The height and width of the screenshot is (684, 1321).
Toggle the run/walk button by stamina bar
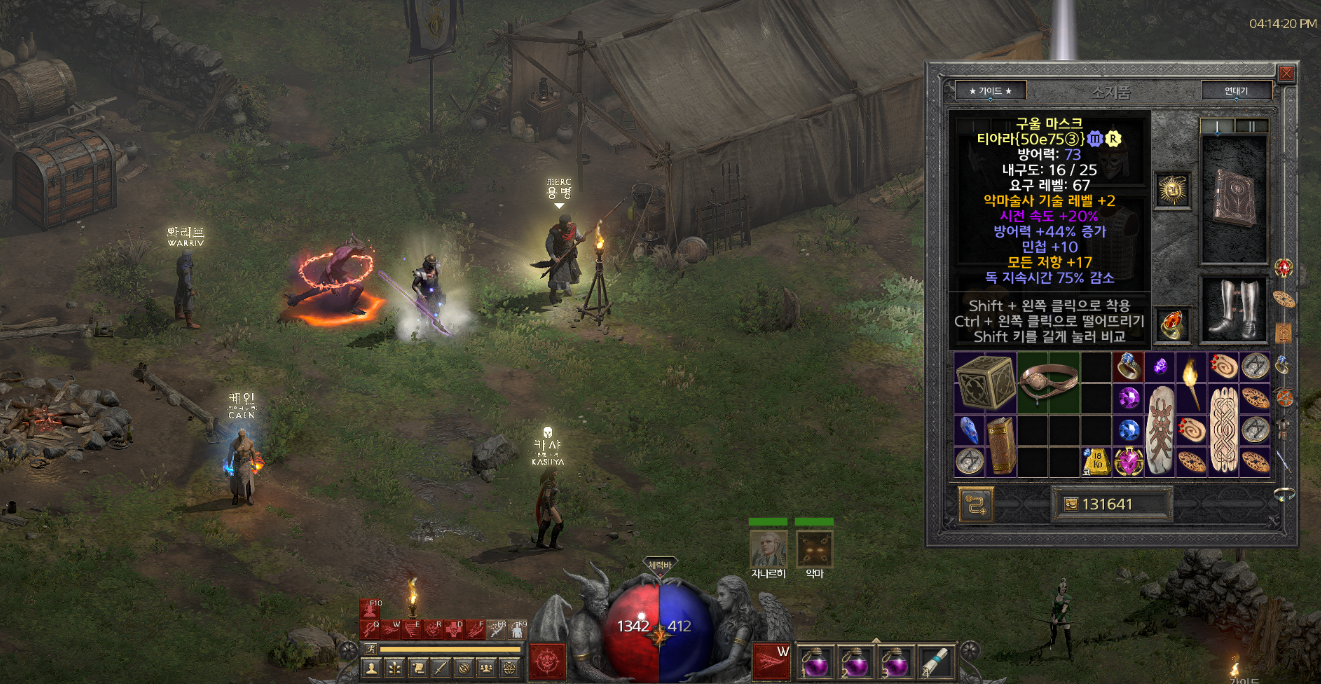click(368, 649)
